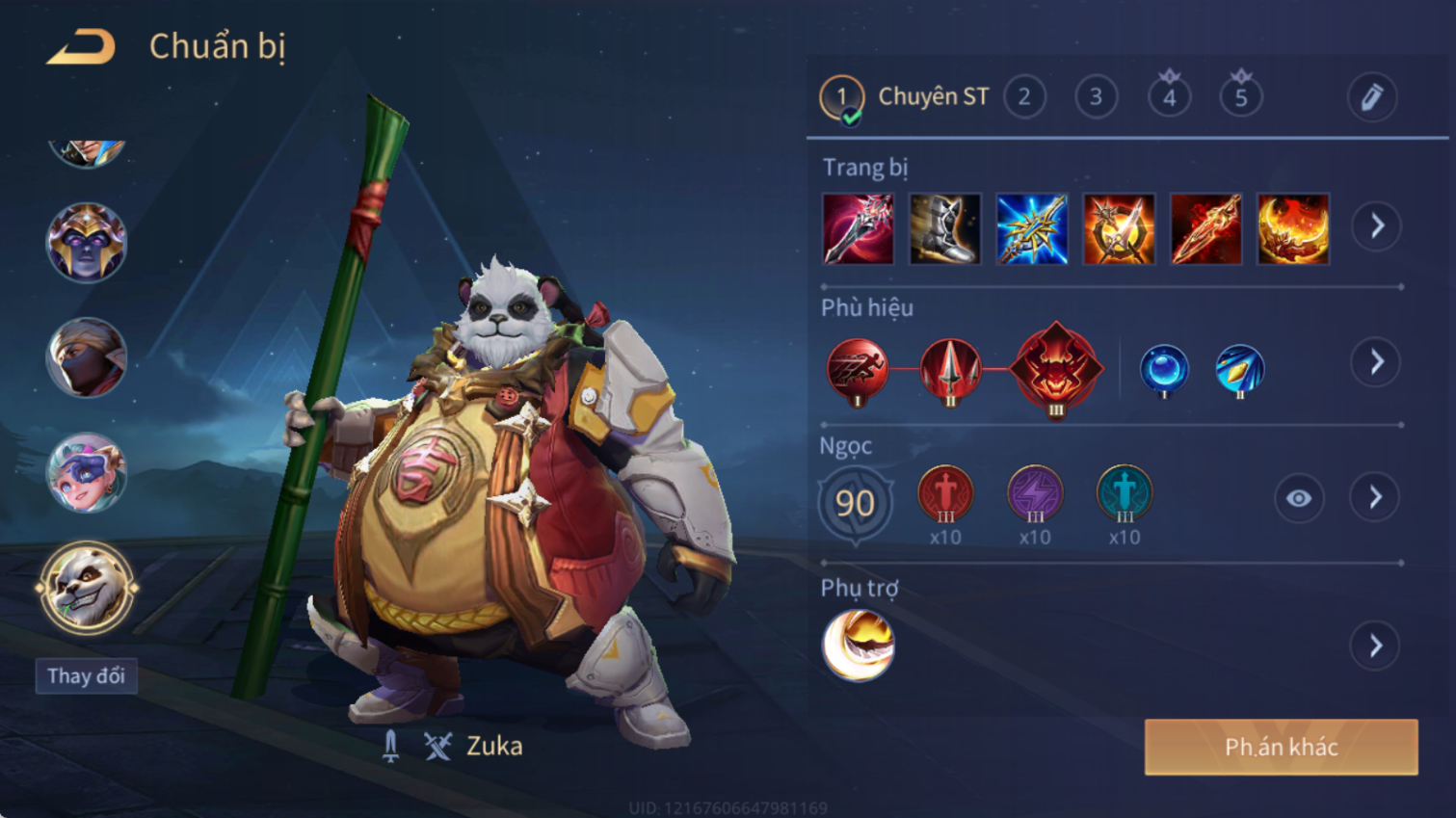Pick the masked ninja hero portrait
The height and width of the screenshot is (818, 1456).
click(x=87, y=357)
